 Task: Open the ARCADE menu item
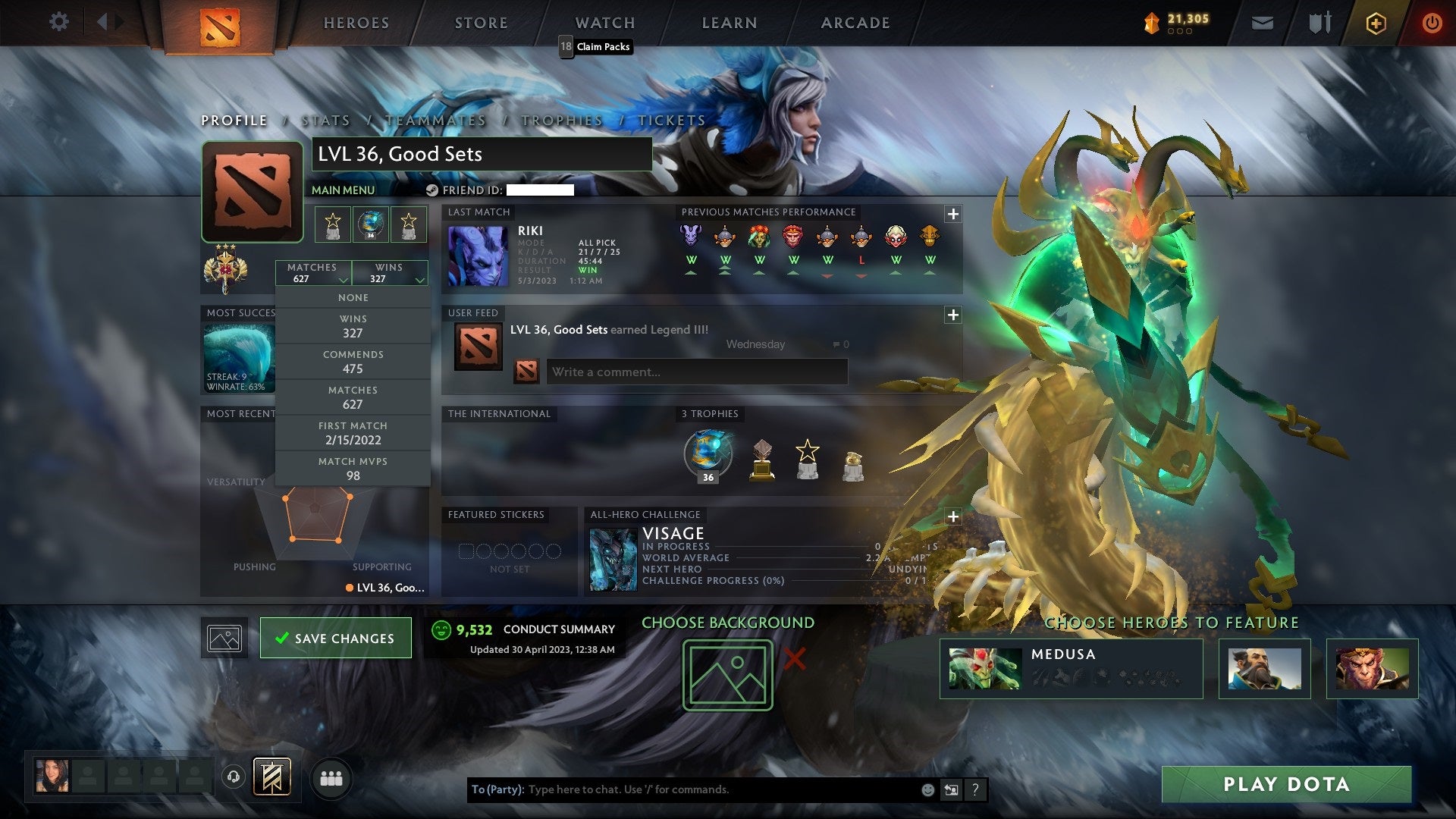click(855, 23)
